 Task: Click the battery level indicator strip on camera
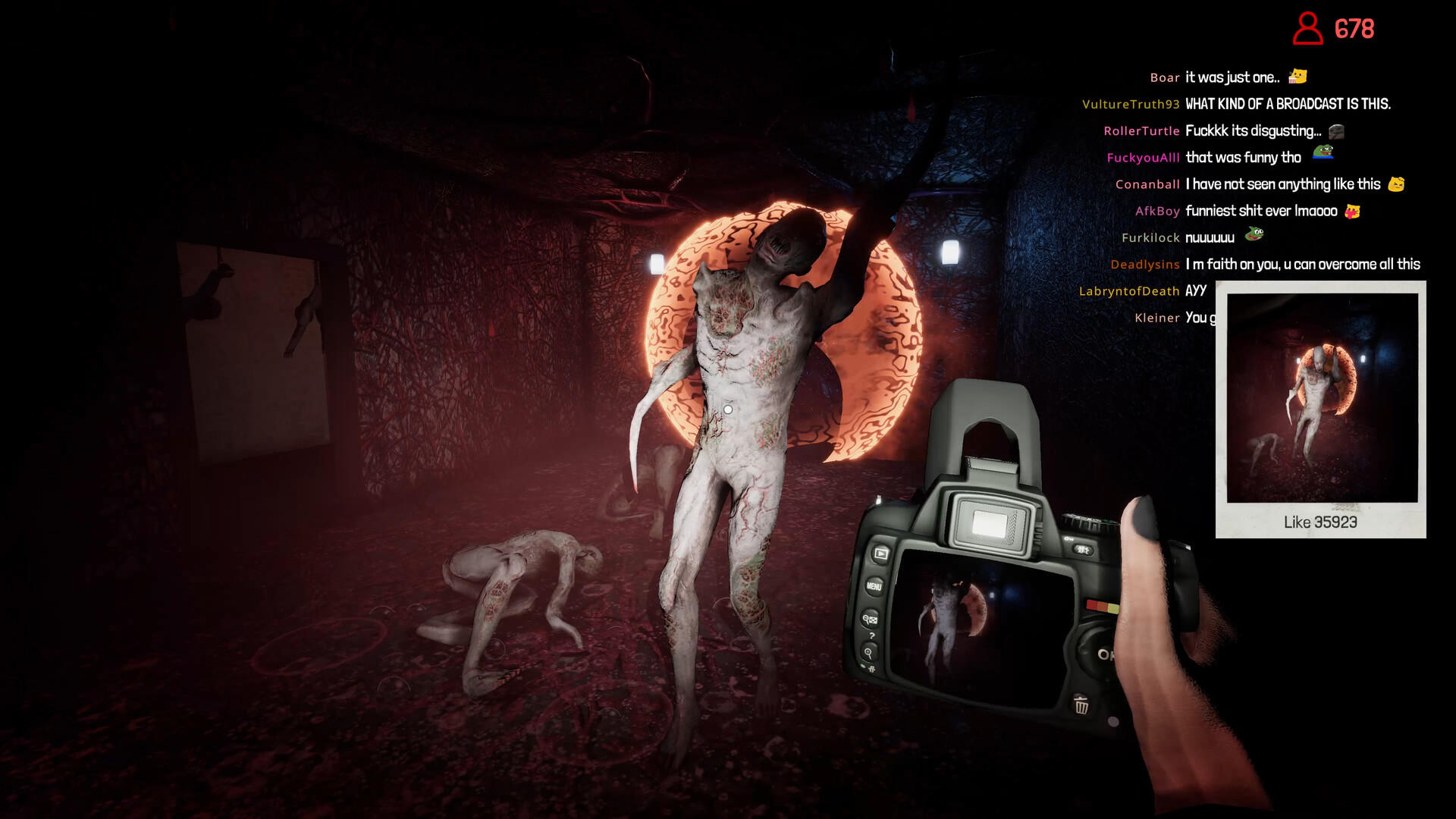[x=1101, y=606]
